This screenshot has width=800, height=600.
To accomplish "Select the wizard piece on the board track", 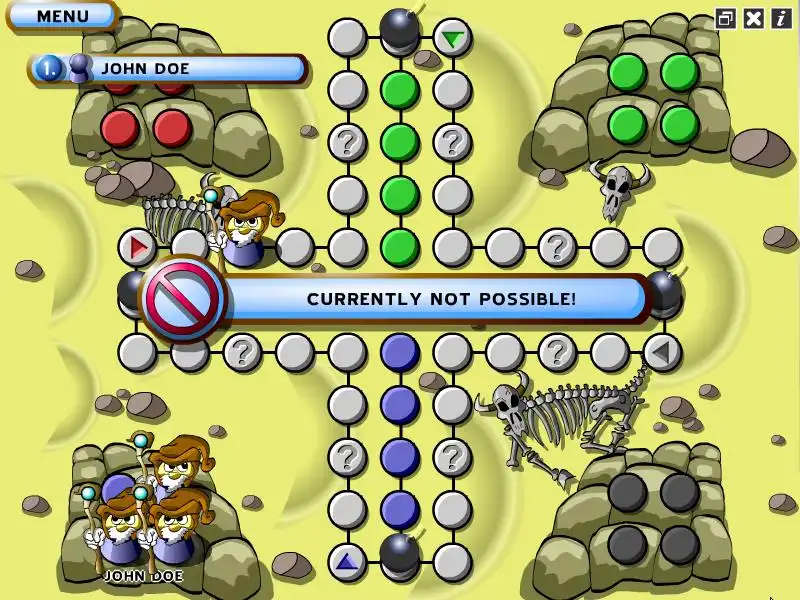I will point(245,232).
